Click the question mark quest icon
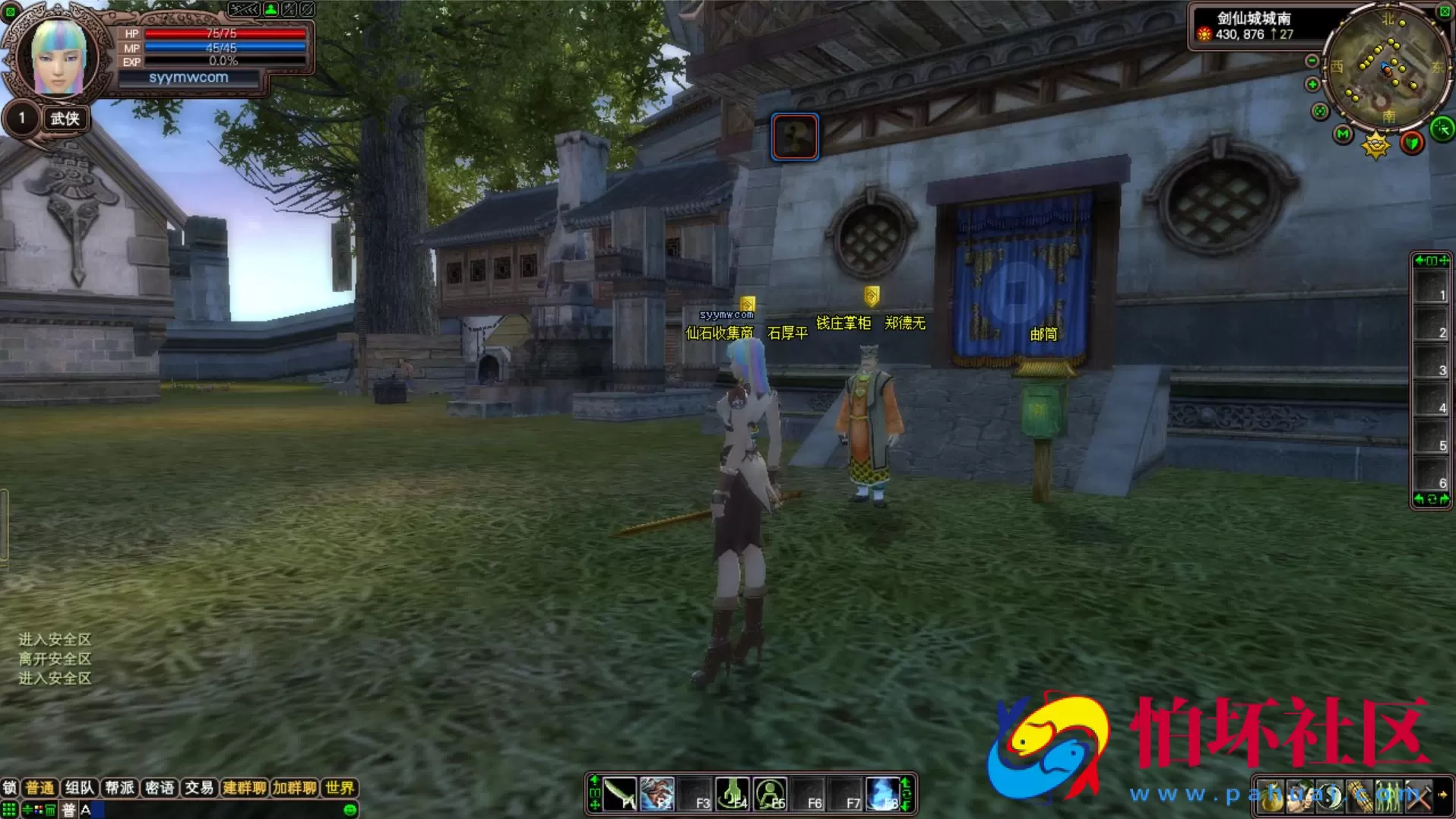 pyautogui.click(x=795, y=137)
